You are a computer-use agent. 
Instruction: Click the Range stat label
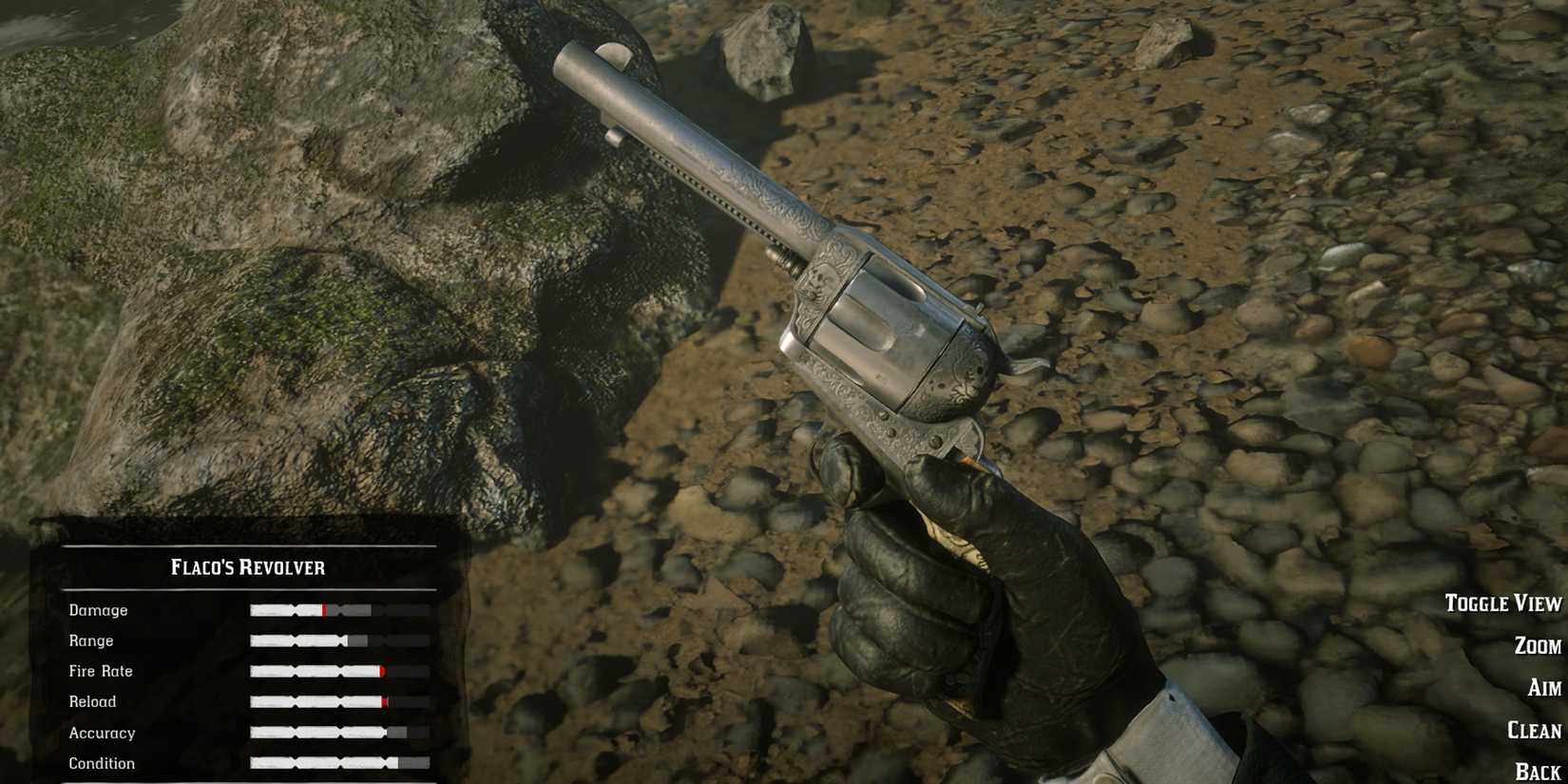point(91,641)
